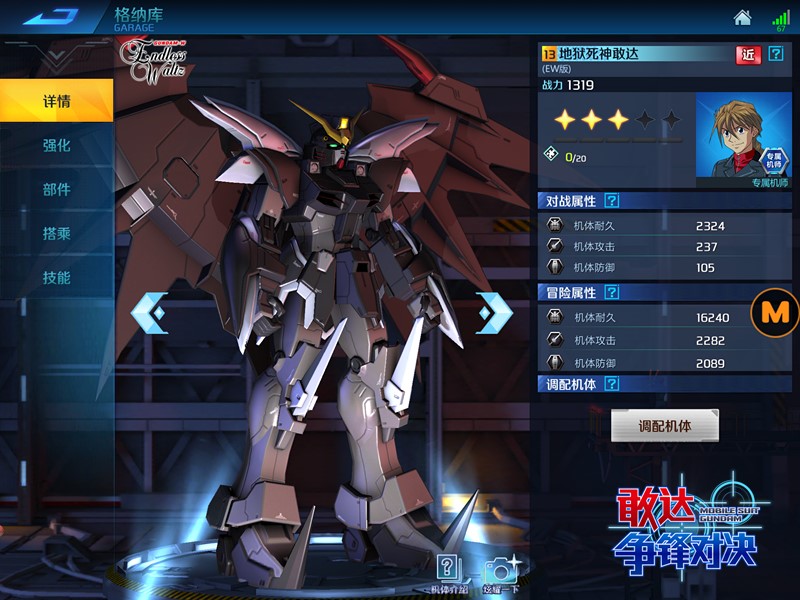Click the orange M round button
The image size is (800, 600).
pos(775,312)
